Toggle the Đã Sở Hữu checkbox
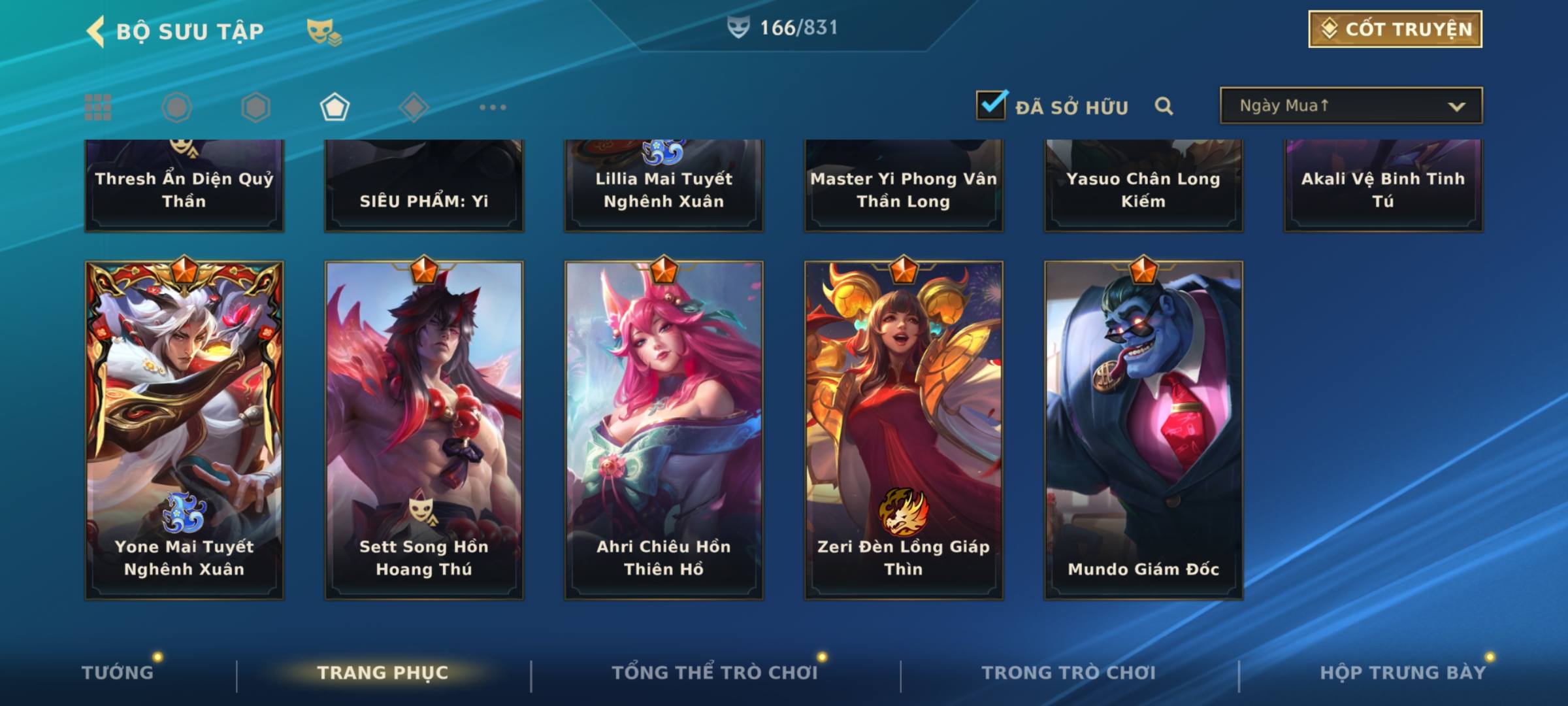The height and width of the screenshot is (706, 1568). [x=991, y=105]
